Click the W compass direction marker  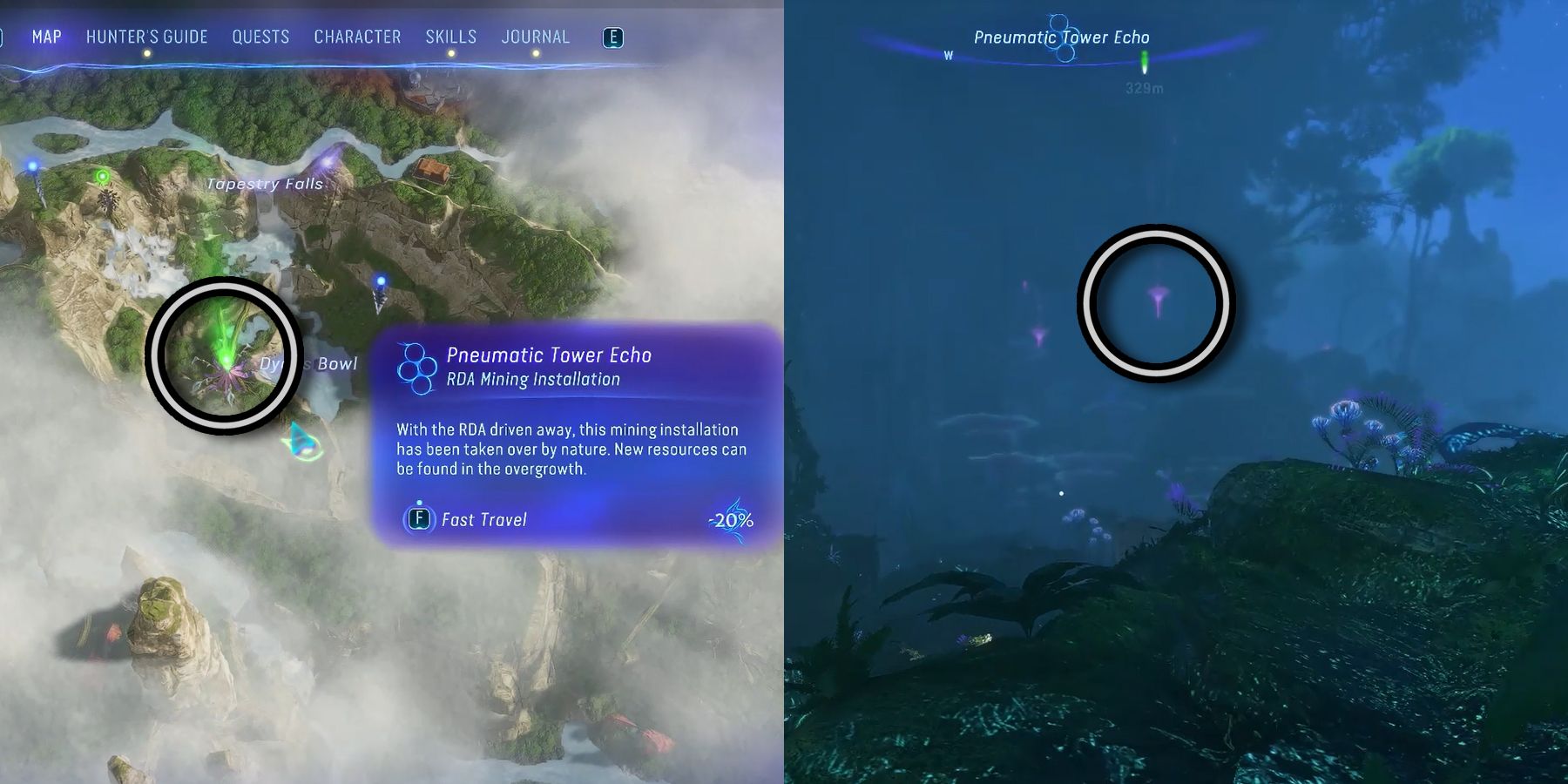(x=947, y=56)
